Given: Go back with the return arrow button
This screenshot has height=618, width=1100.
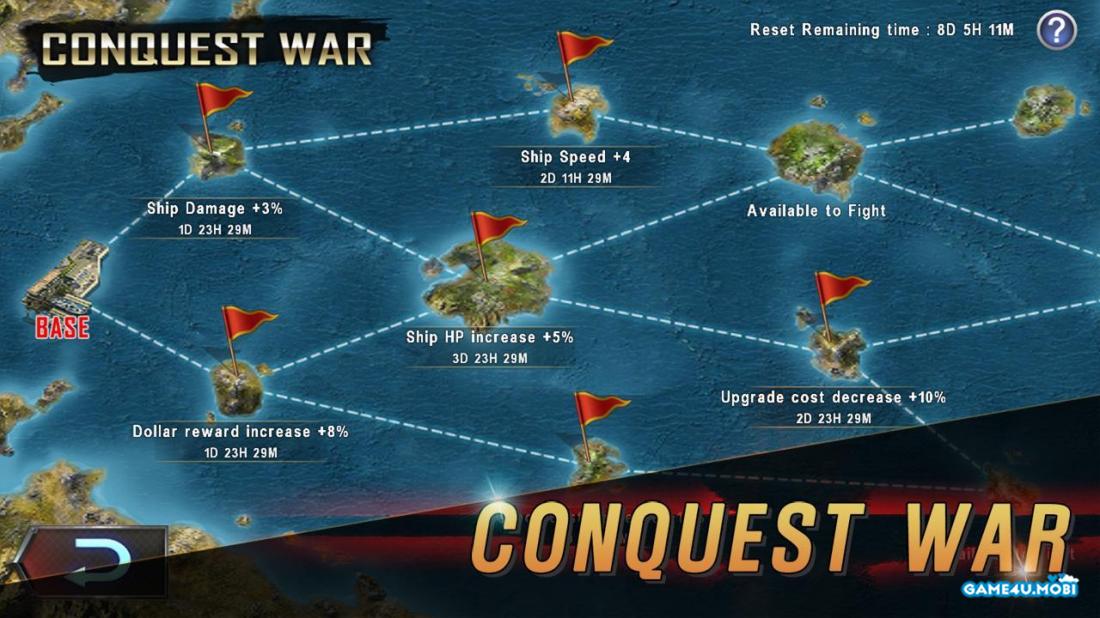Looking at the screenshot, I should [x=90, y=560].
